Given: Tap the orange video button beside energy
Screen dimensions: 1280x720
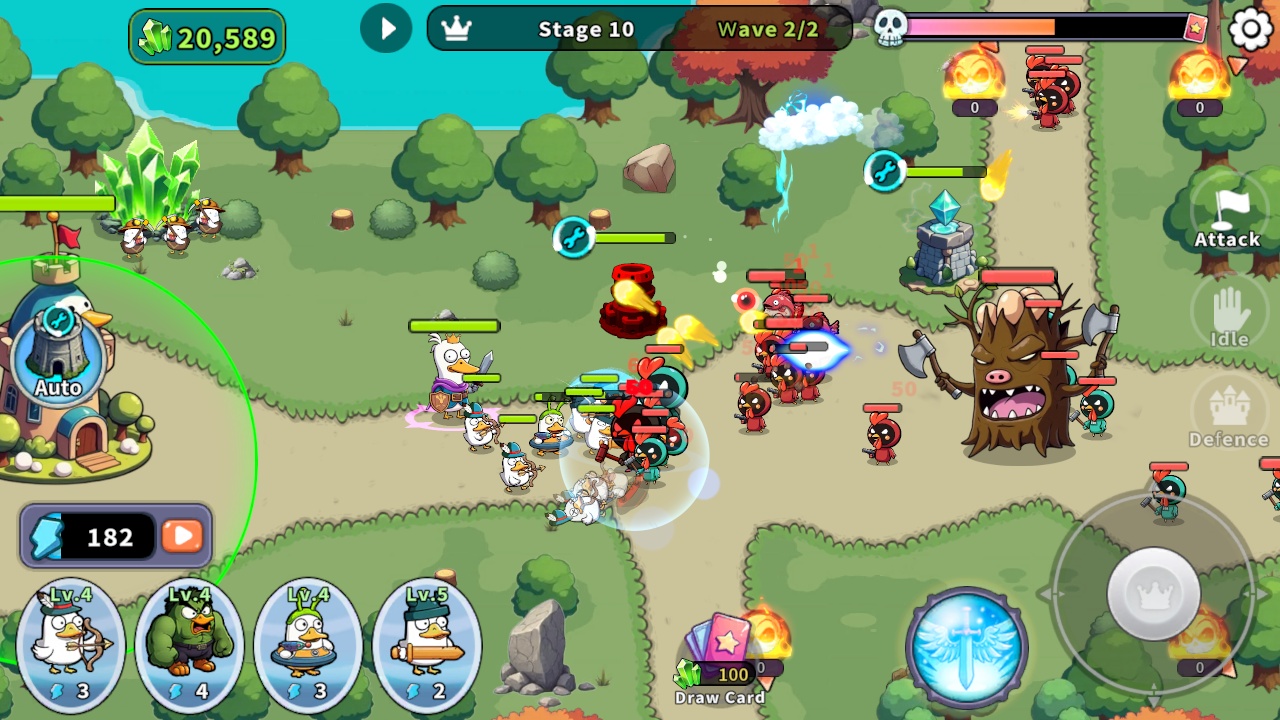Looking at the screenshot, I should pos(182,536).
